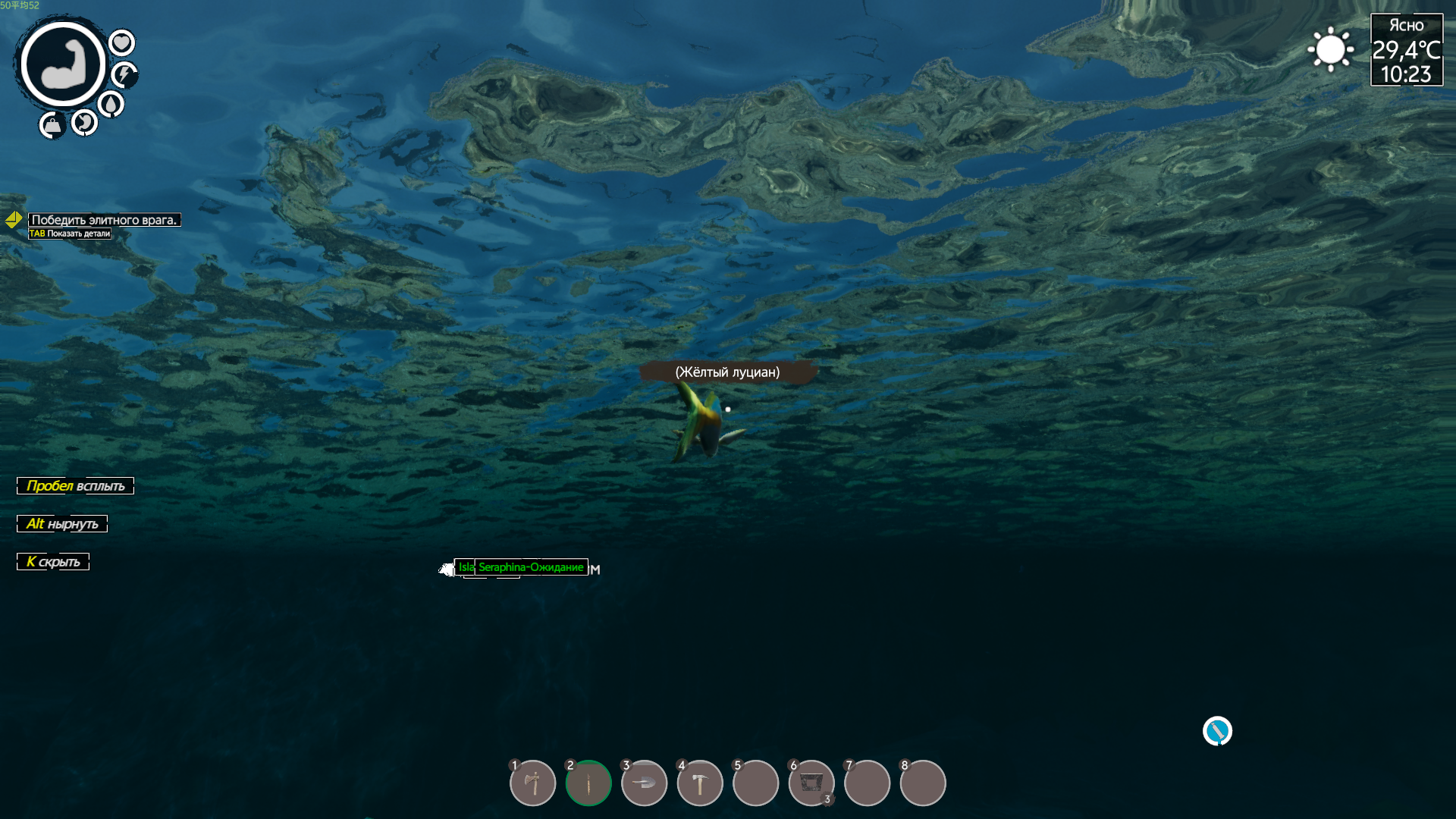1456x819 pixels.
Task: Open the quest 'Победить элитного врага.'
Action: pos(105,220)
